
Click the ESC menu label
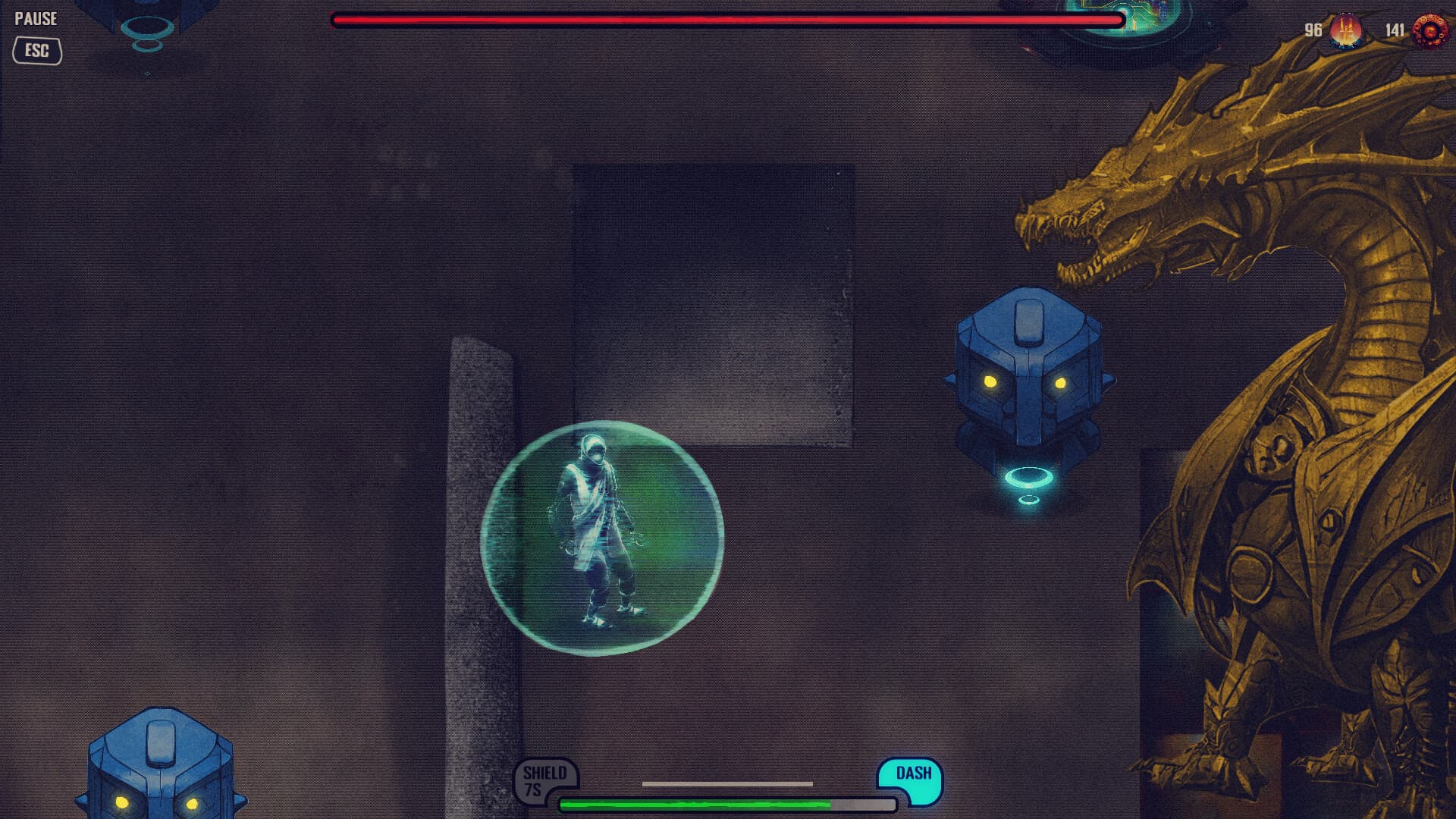36,52
